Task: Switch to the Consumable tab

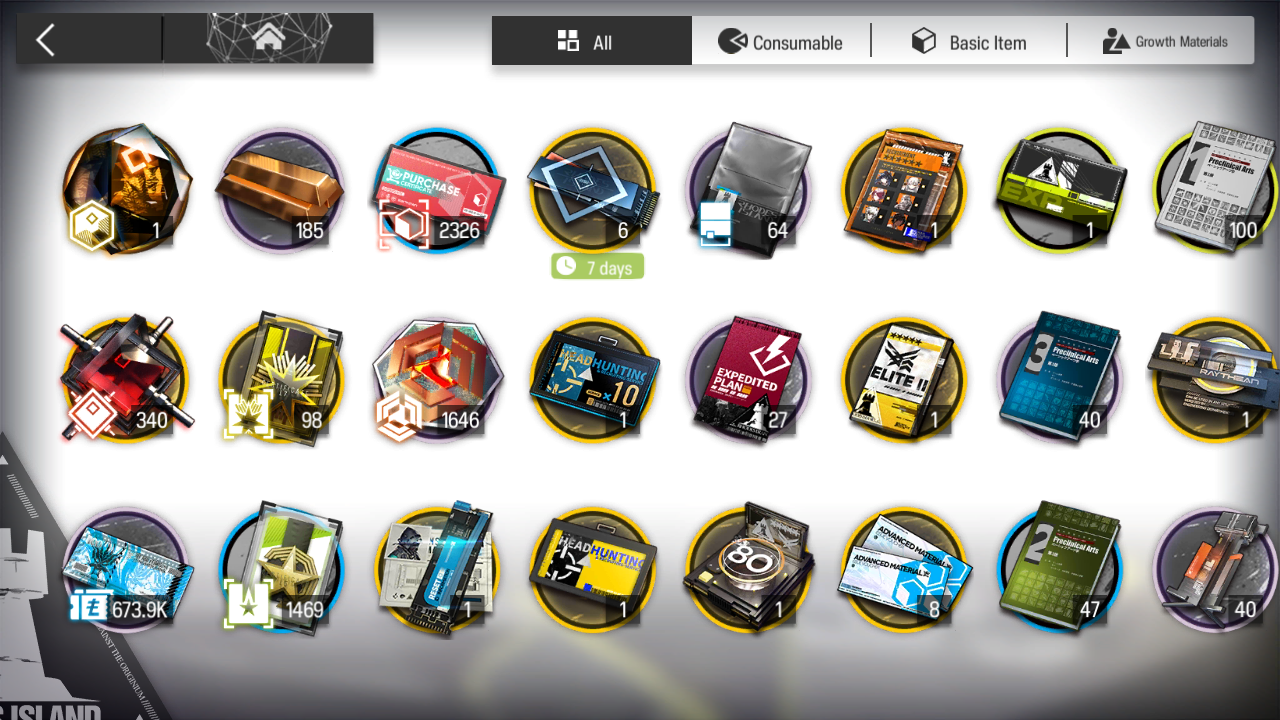Action: pyautogui.click(x=781, y=42)
